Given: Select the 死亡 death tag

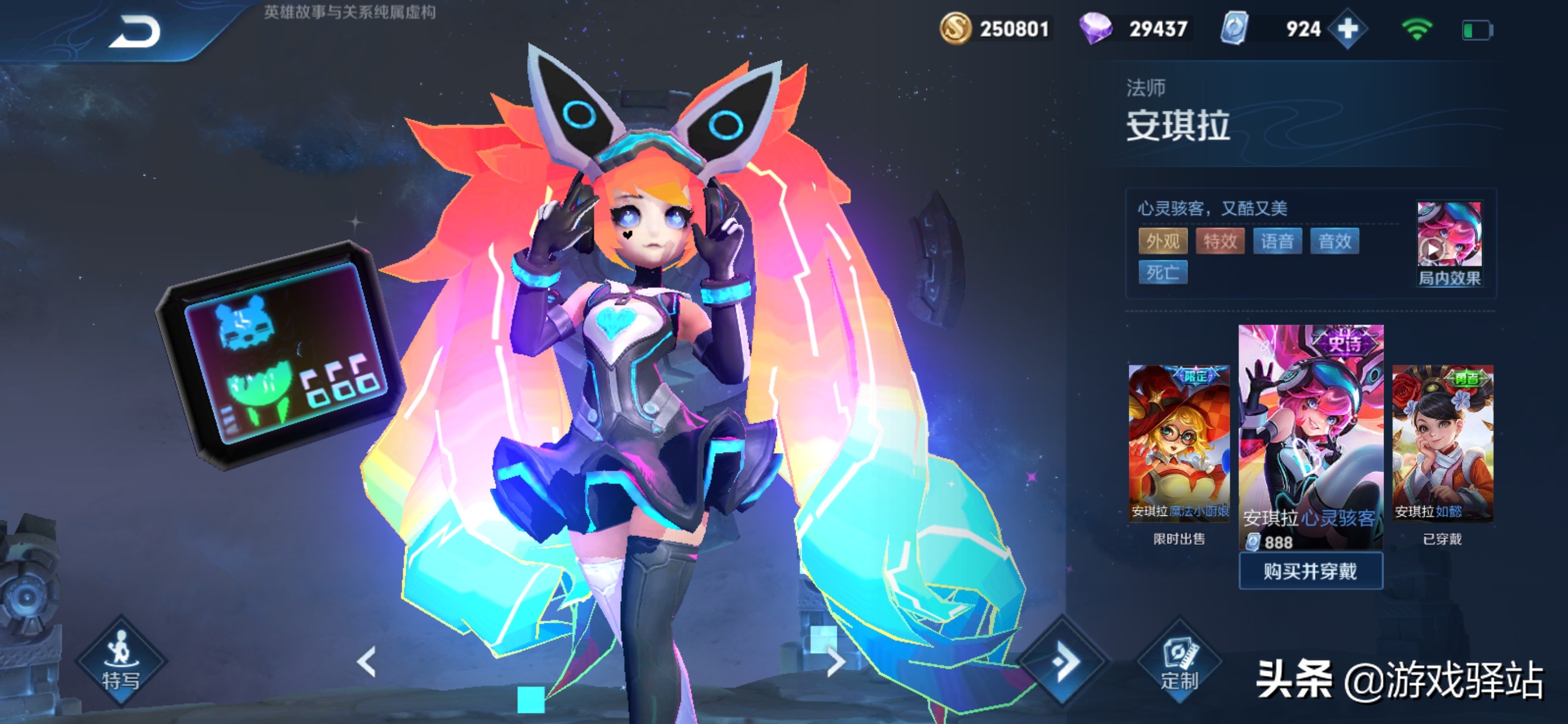Looking at the screenshot, I should [x=1162, y=271].
